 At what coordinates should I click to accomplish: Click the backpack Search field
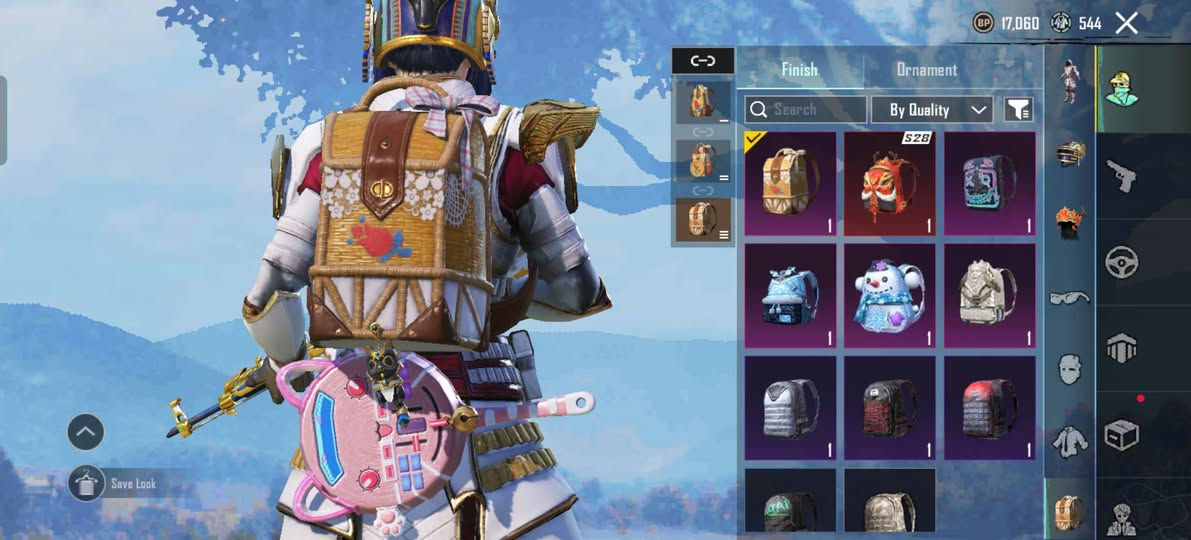pos(806,110)
